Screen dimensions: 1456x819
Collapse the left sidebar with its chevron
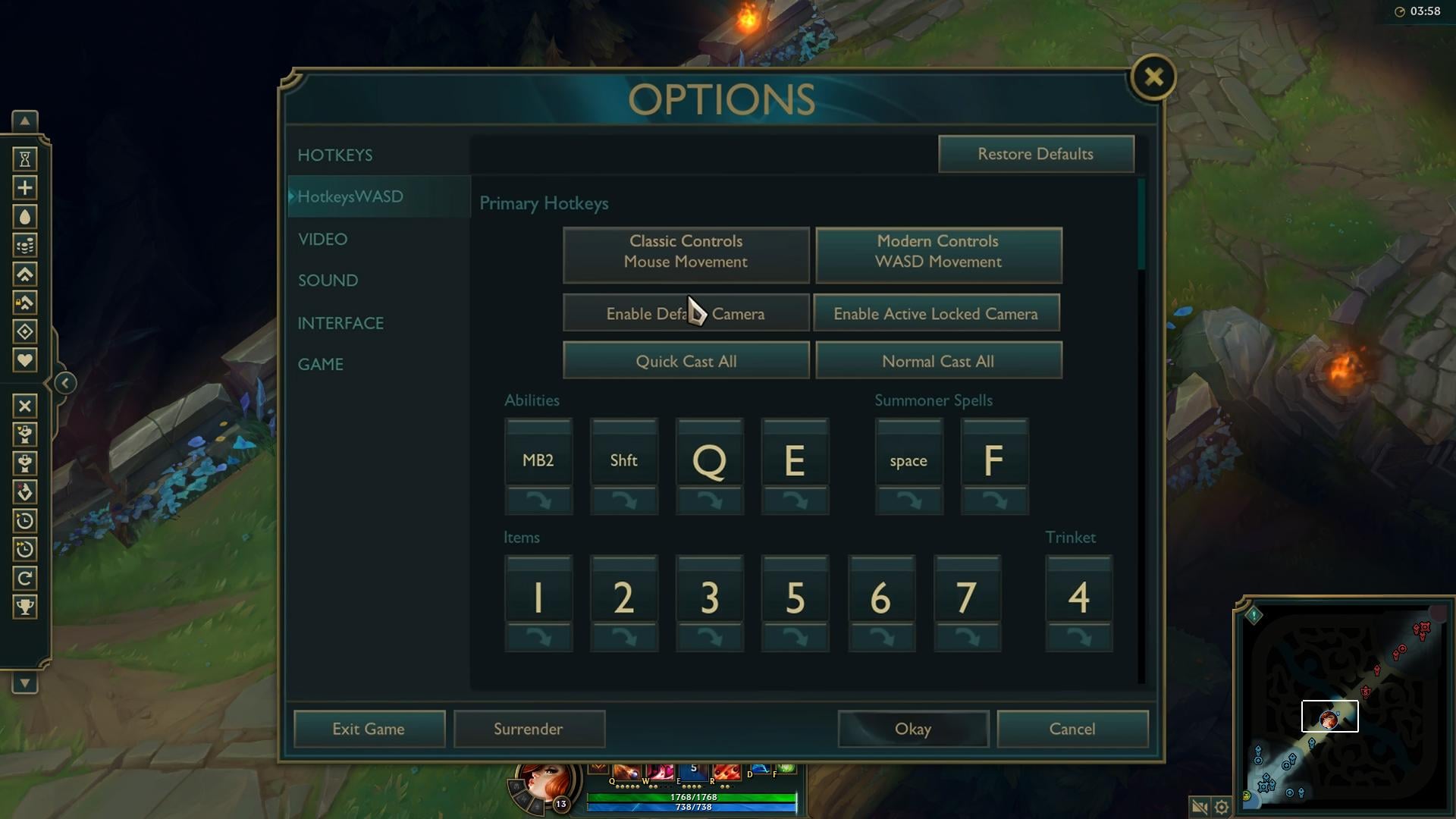(x=64, y=383)
